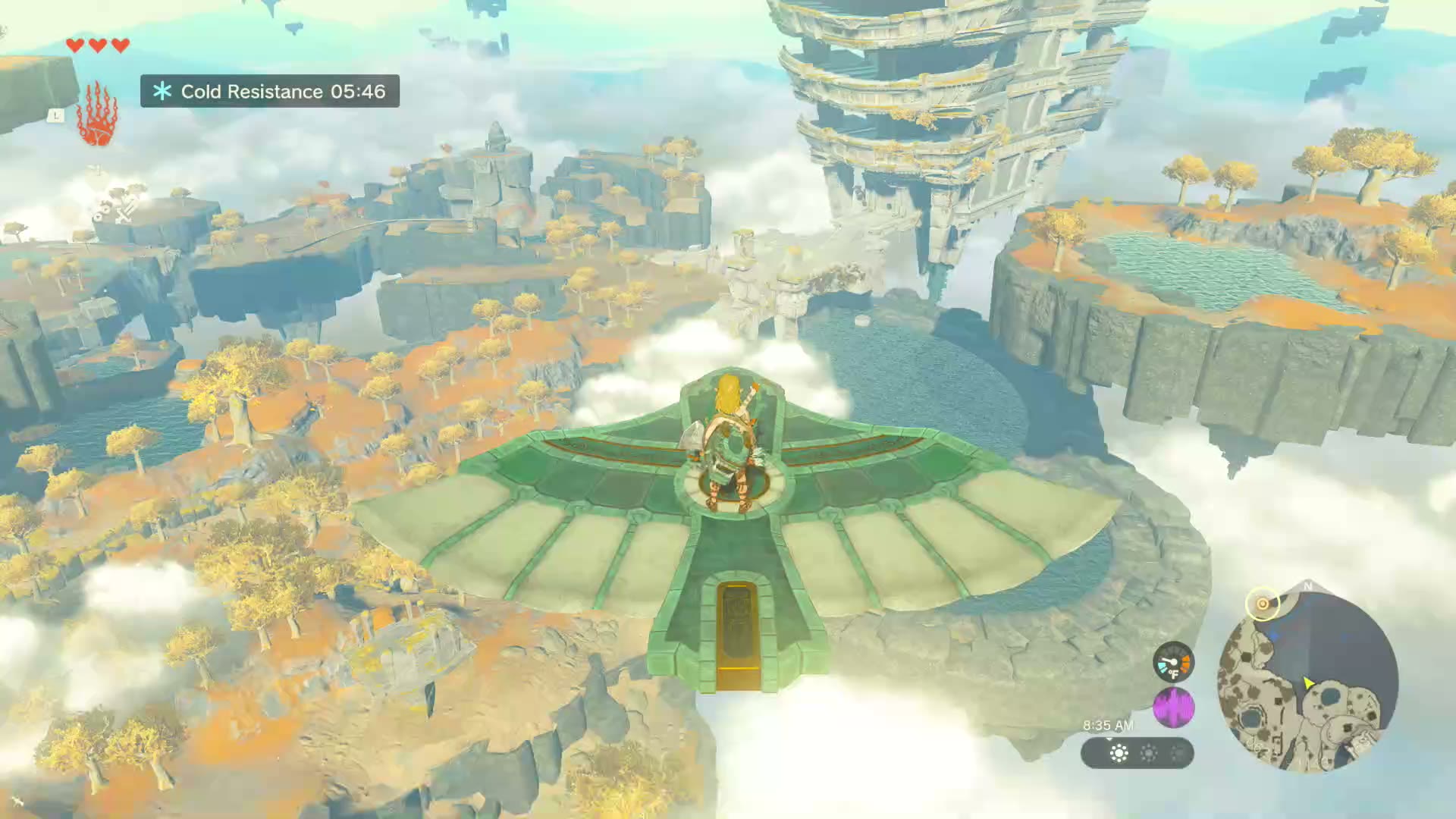Select the orange objective marker on minimap
This screenshot has height=819, width=1456.
tap(1263, 604)
